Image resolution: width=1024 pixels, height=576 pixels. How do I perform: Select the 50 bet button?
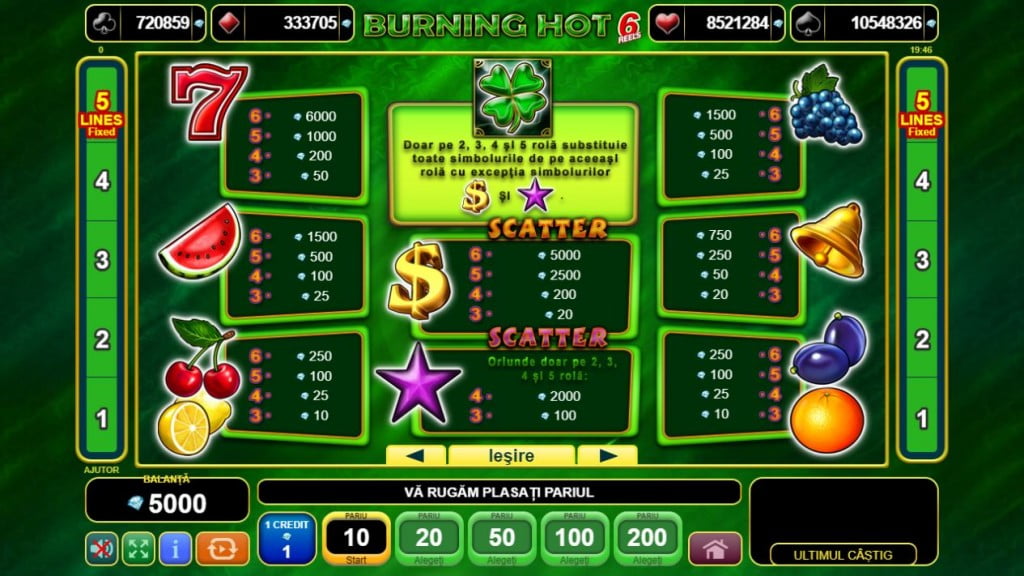(502, 539)
